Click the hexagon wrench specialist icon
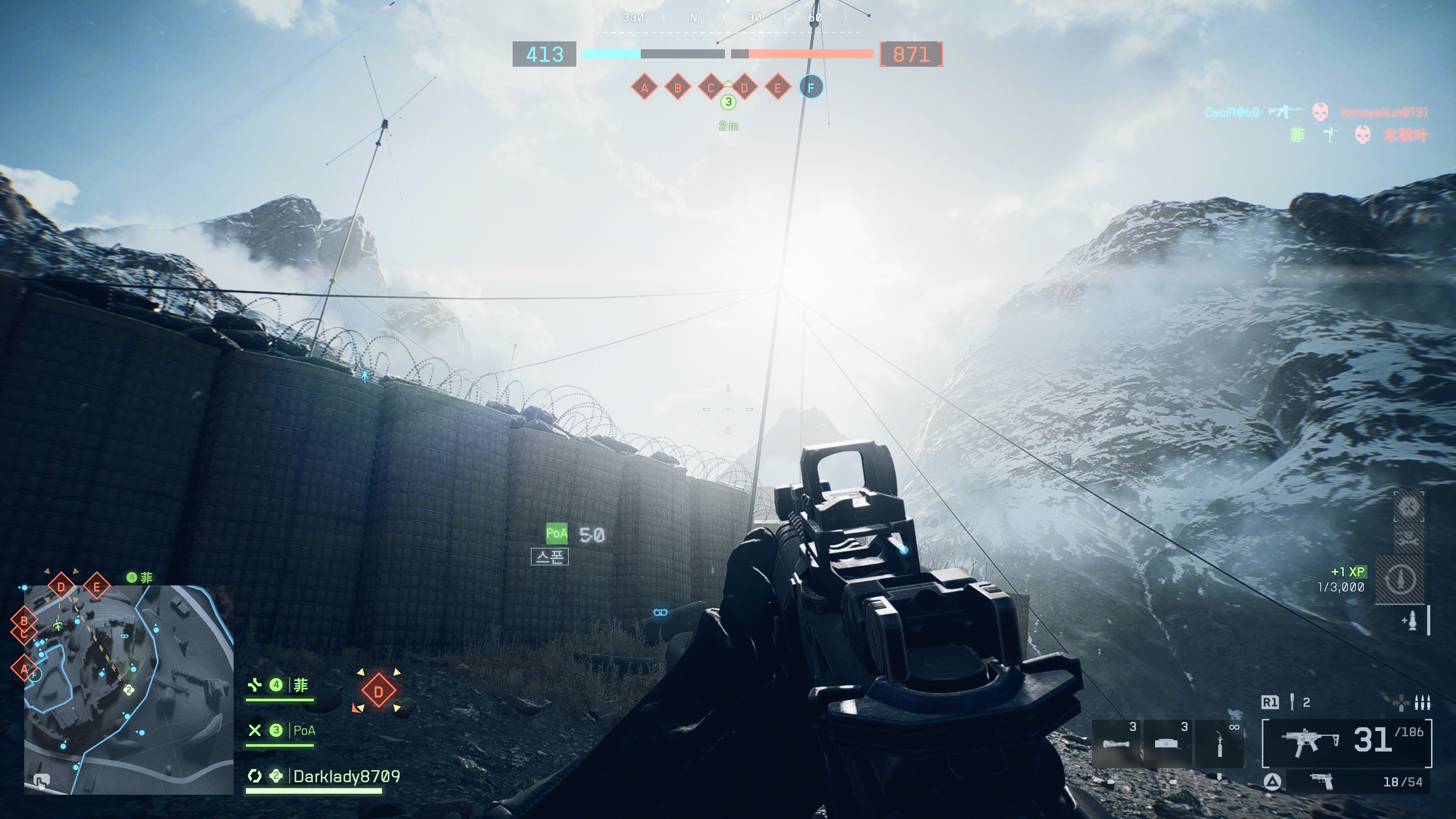 (x=1409, y=506)
